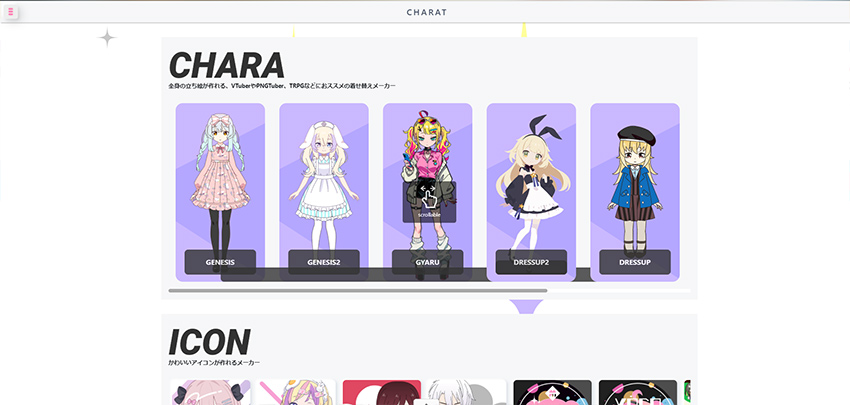Choose the bunny-ribbon blonde character card
The height and width of the screenshot is (405, 850).
tap(531, 175)
